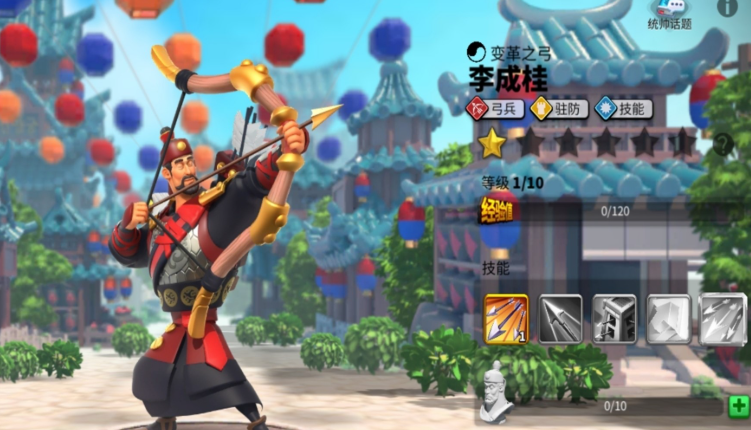
Task: Select the locked single arrowhead skill
Action: (561, 318)
